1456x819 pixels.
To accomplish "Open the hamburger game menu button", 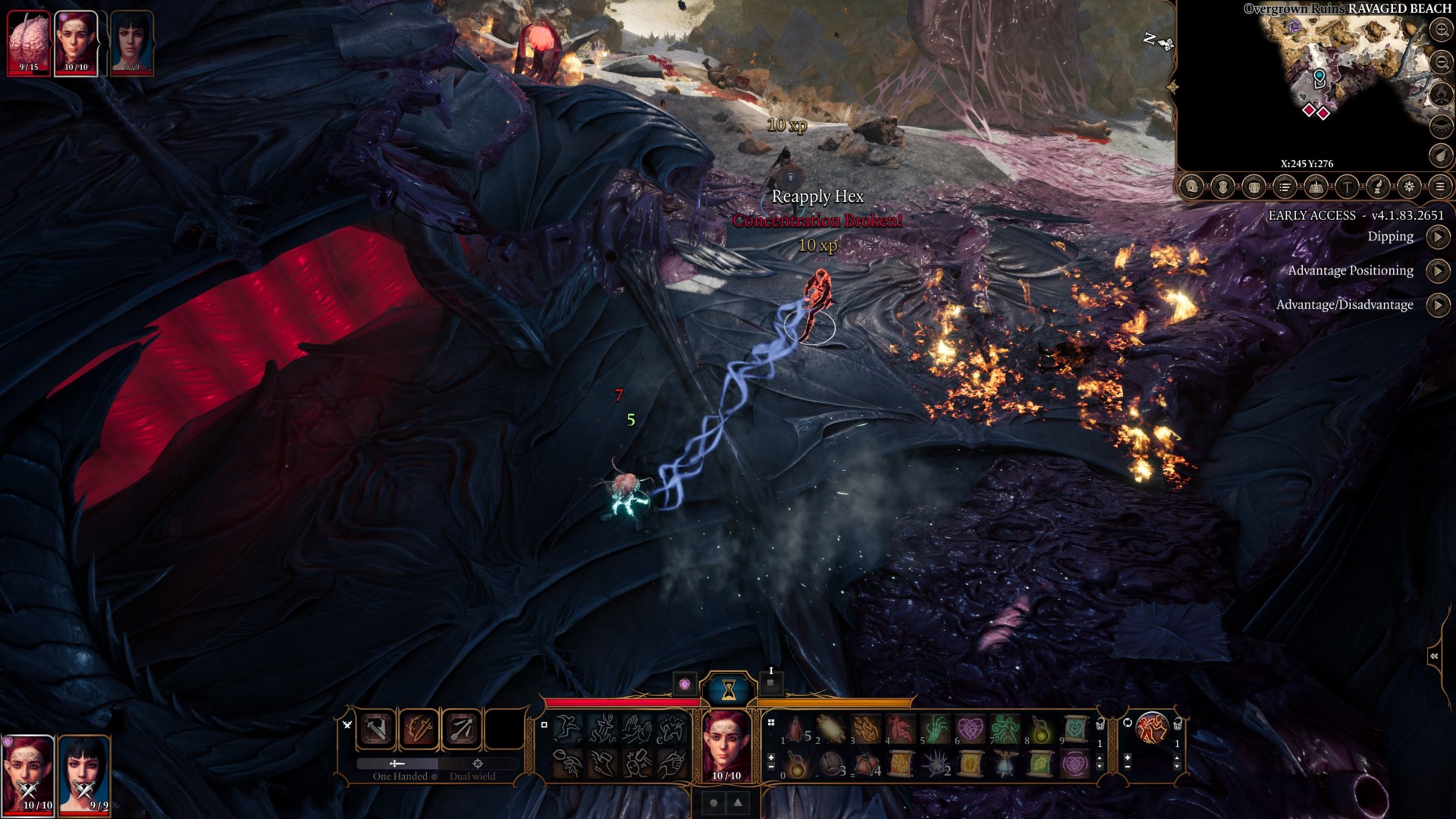I will pos(1440,187).
